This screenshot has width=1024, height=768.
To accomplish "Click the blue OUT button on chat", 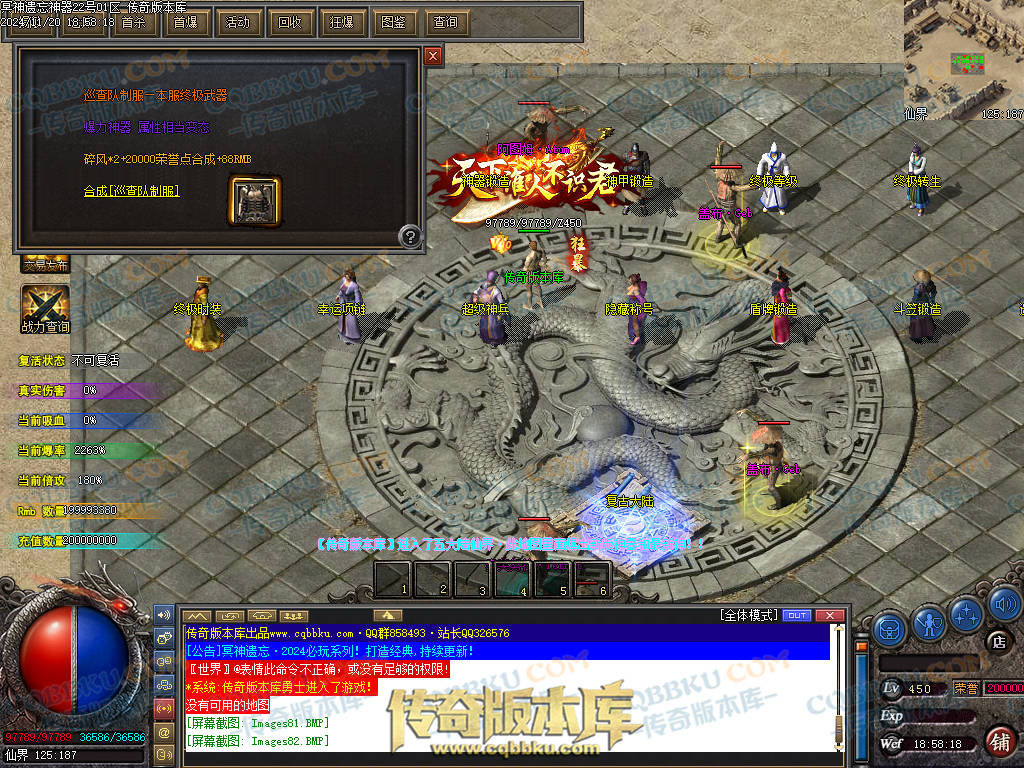I will 797,615.
